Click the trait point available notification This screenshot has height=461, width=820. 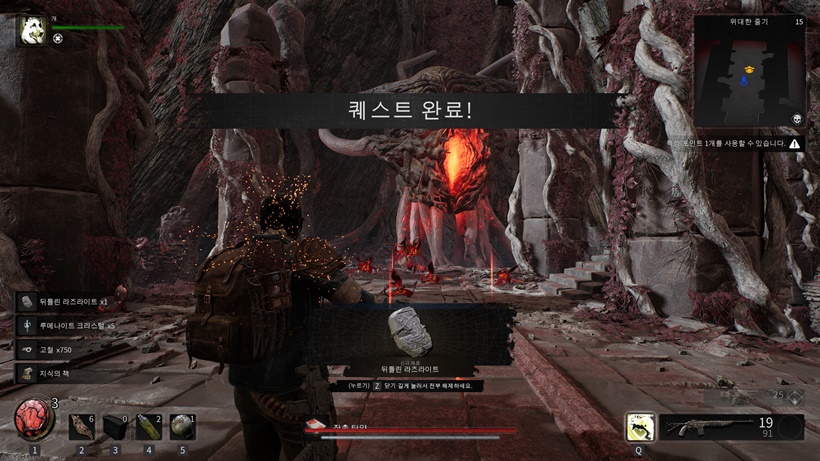point(737,144)
